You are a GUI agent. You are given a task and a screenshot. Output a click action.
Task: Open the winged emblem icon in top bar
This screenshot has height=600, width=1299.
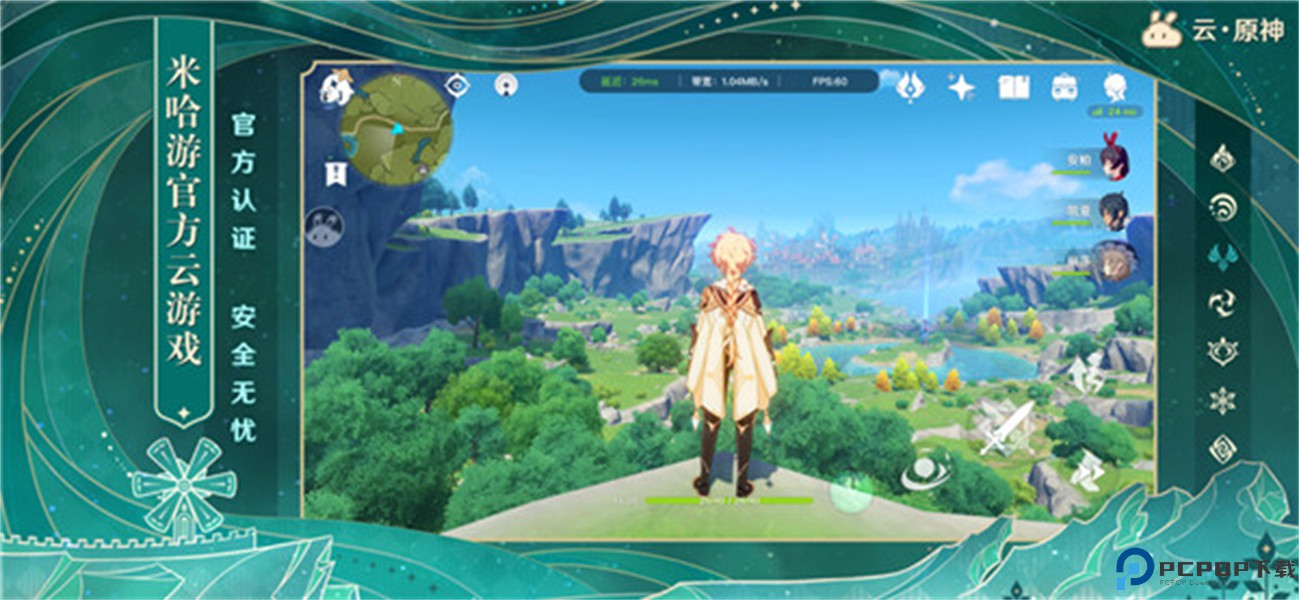[910, 87]
